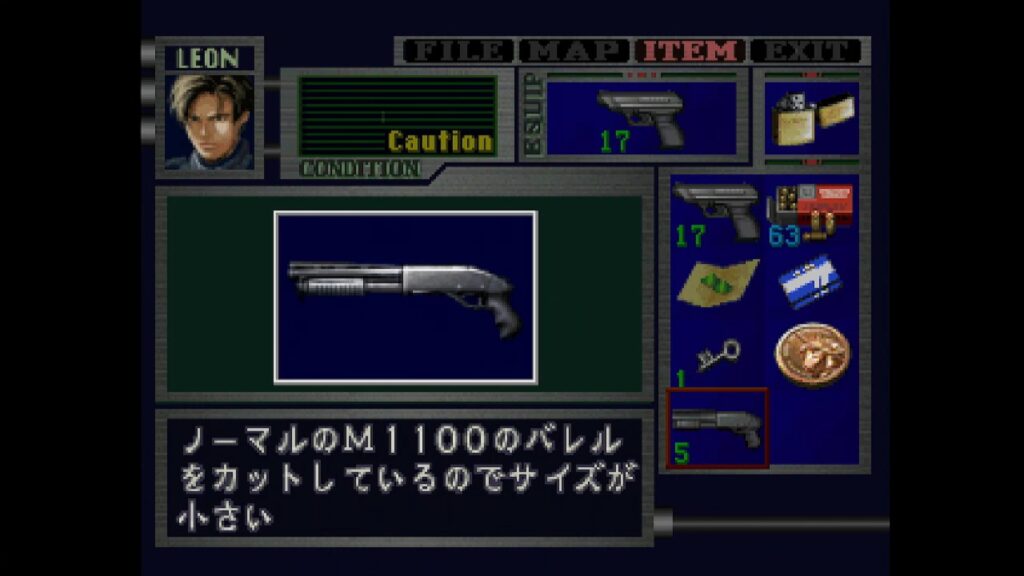Select the blue key card

[811, 281]
